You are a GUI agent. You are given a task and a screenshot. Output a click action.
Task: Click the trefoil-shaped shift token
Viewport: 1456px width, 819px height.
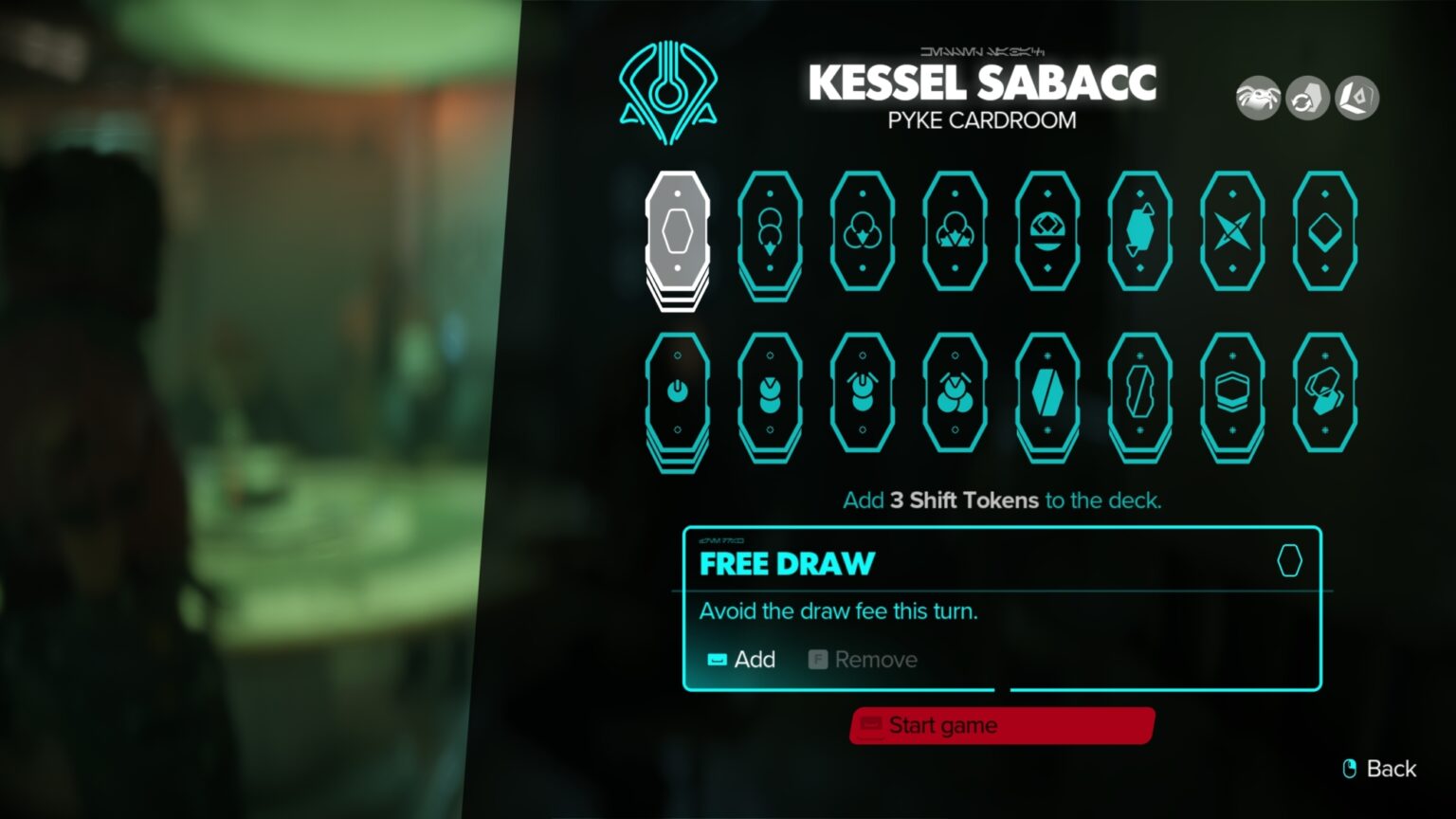(x=861, y=232)
